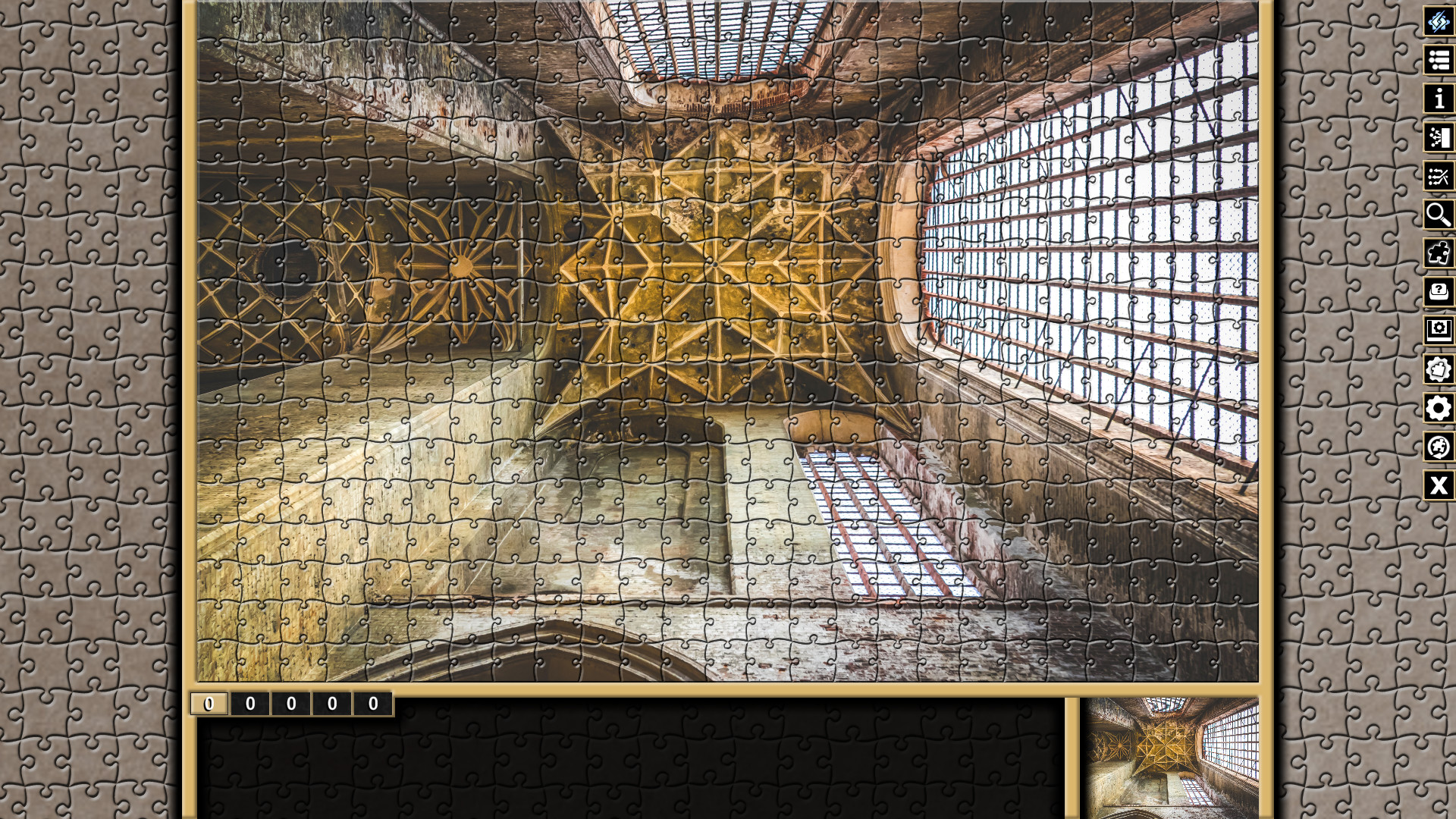The height and width of the screenshot is (819, 1456).
Task: Toggle the background image preview
Action: coord(1439,331)
